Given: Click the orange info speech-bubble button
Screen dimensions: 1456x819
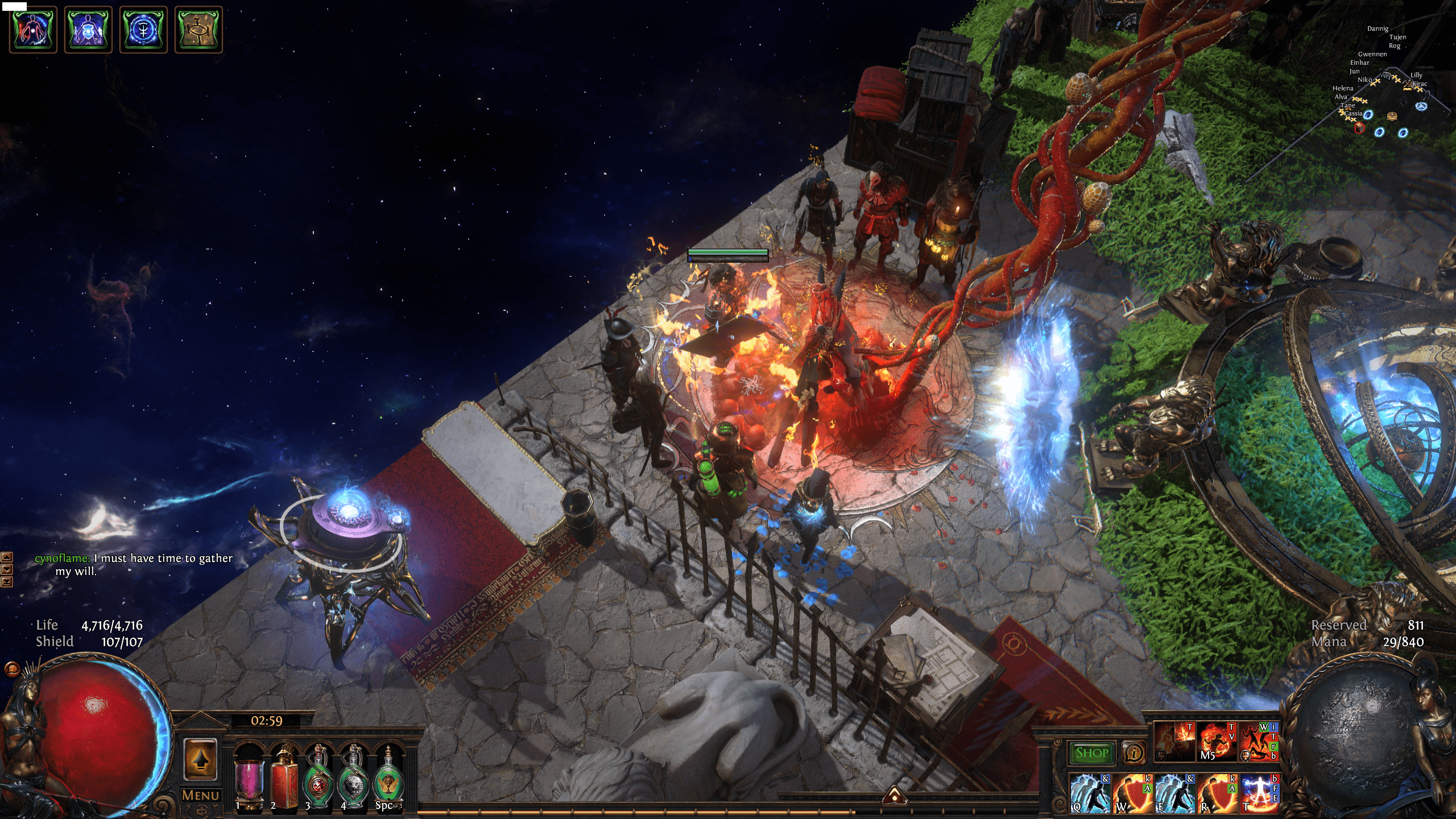Looking at the screenshot, I should [x=1134, y=753].
